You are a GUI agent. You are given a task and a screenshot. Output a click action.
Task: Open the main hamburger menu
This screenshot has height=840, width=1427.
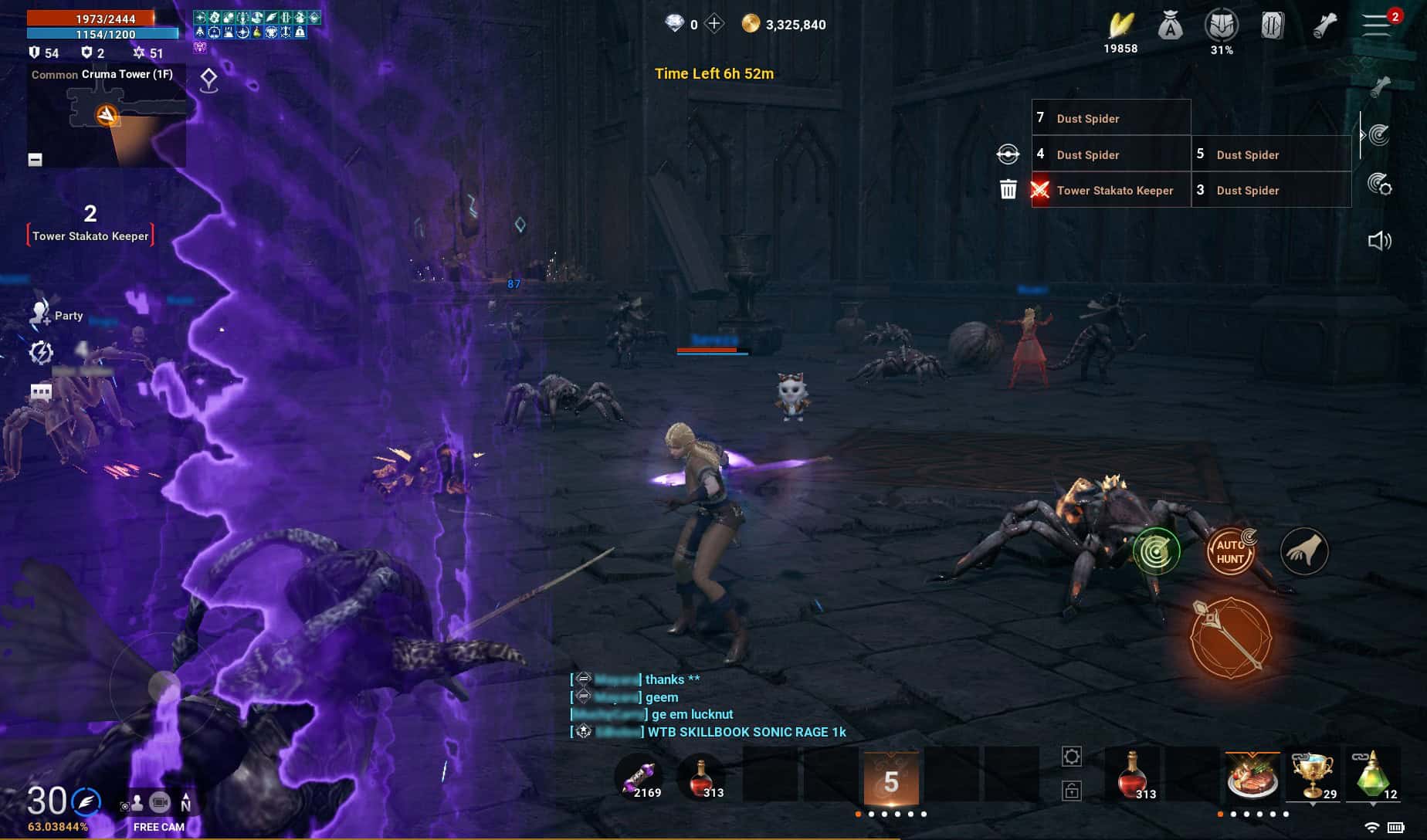[1376, 24]
